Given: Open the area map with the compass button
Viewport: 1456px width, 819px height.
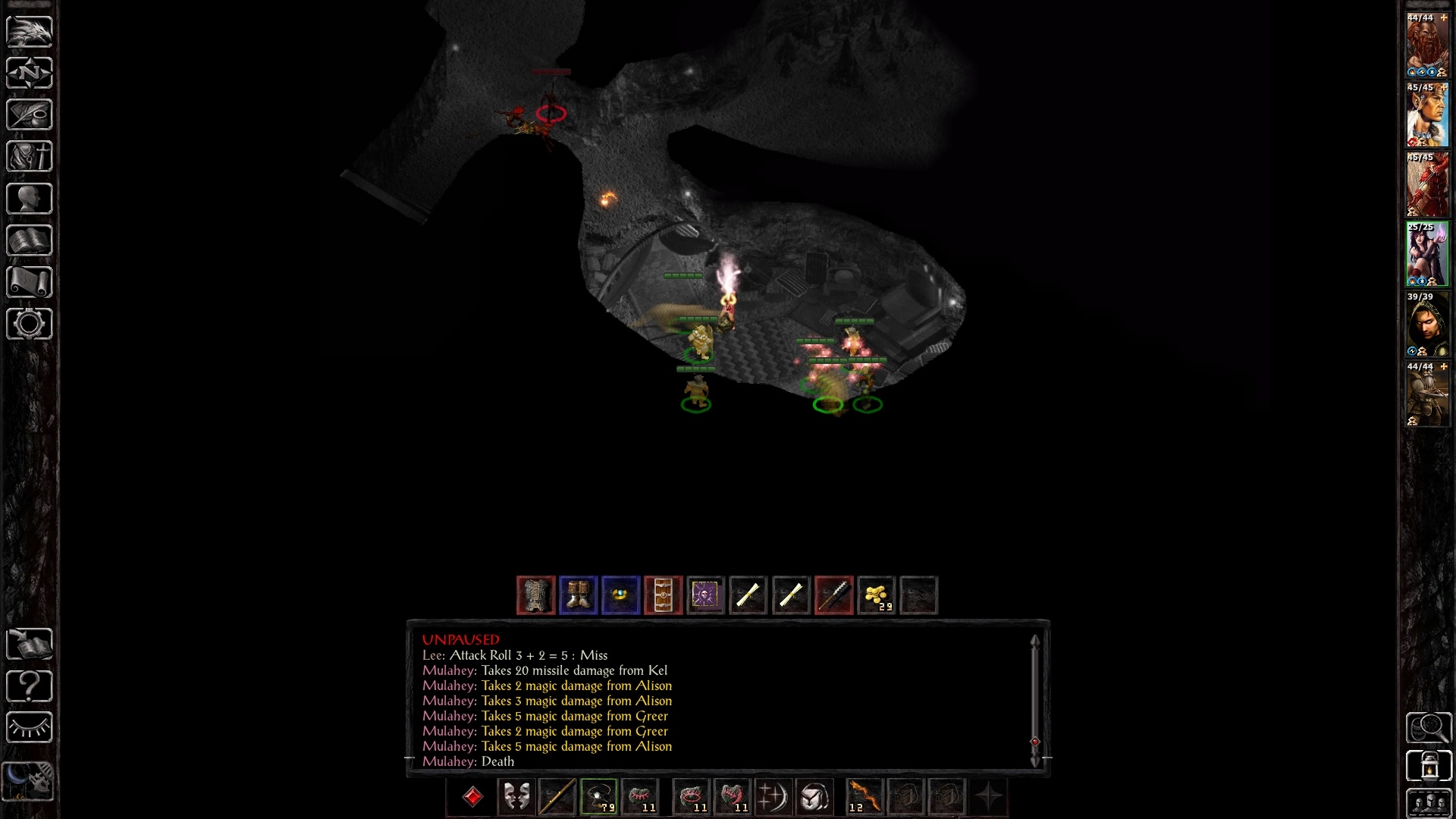Looking at the screenshot, I should (30, 73).
